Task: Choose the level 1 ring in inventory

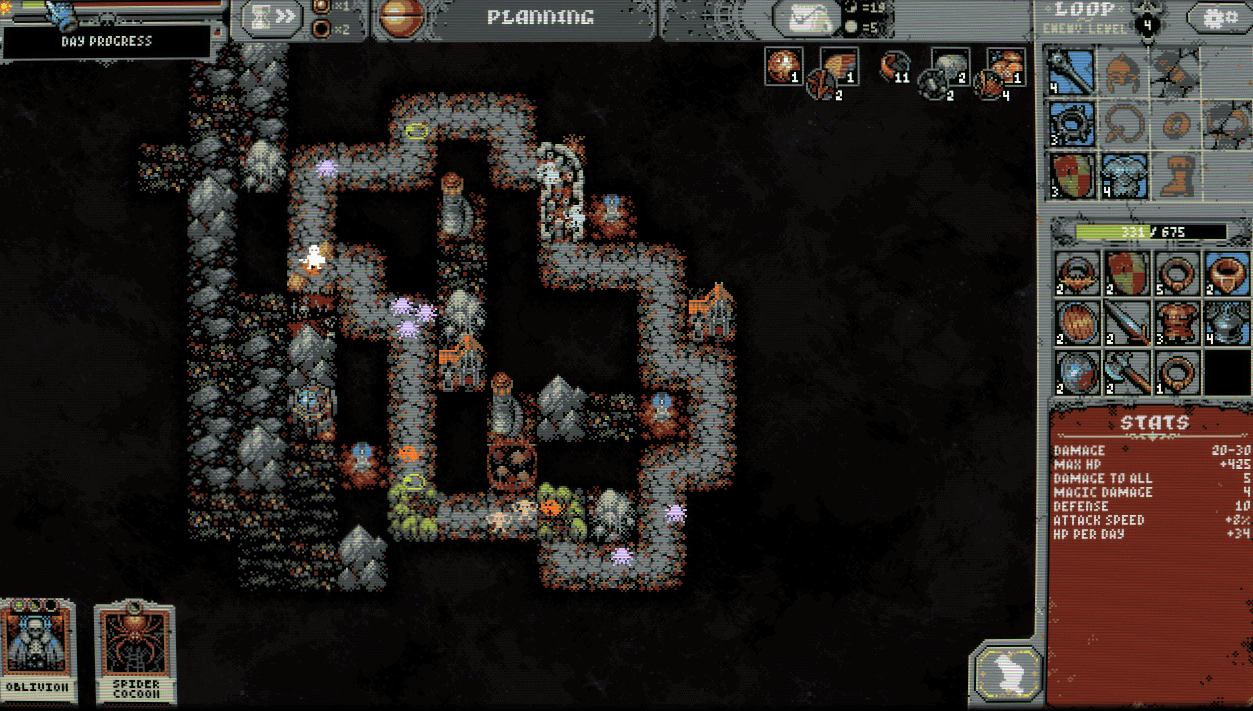Action: pos(1176,372)
